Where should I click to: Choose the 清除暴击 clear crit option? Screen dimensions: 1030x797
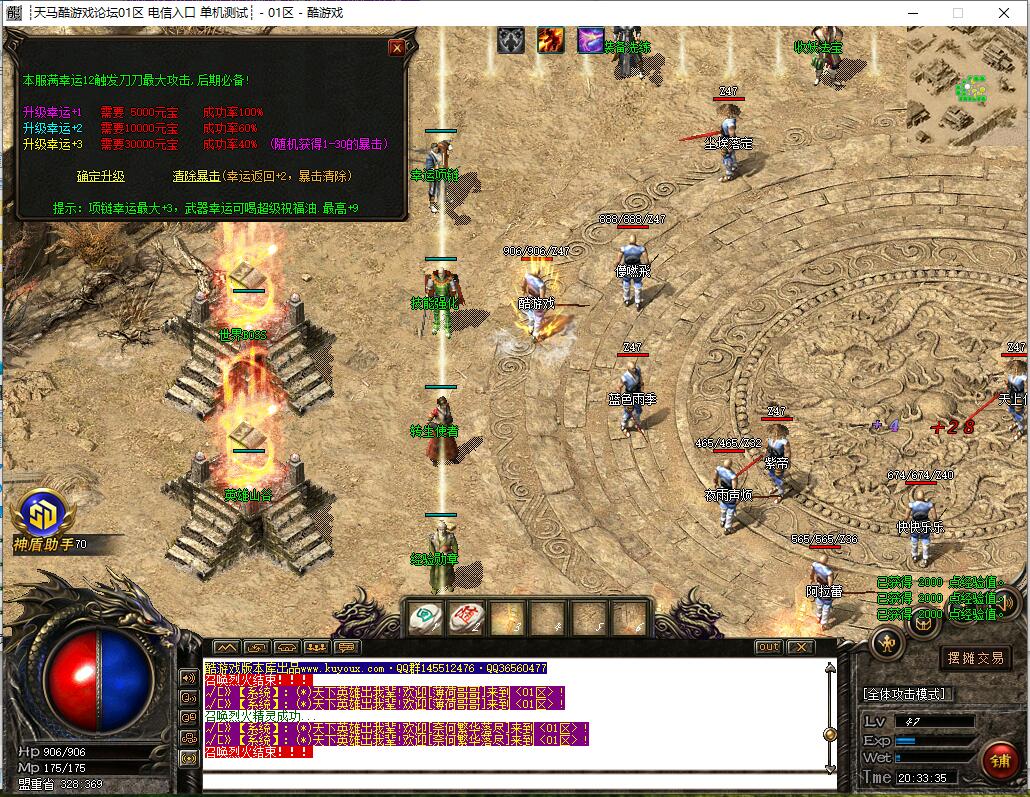[196, 176]
